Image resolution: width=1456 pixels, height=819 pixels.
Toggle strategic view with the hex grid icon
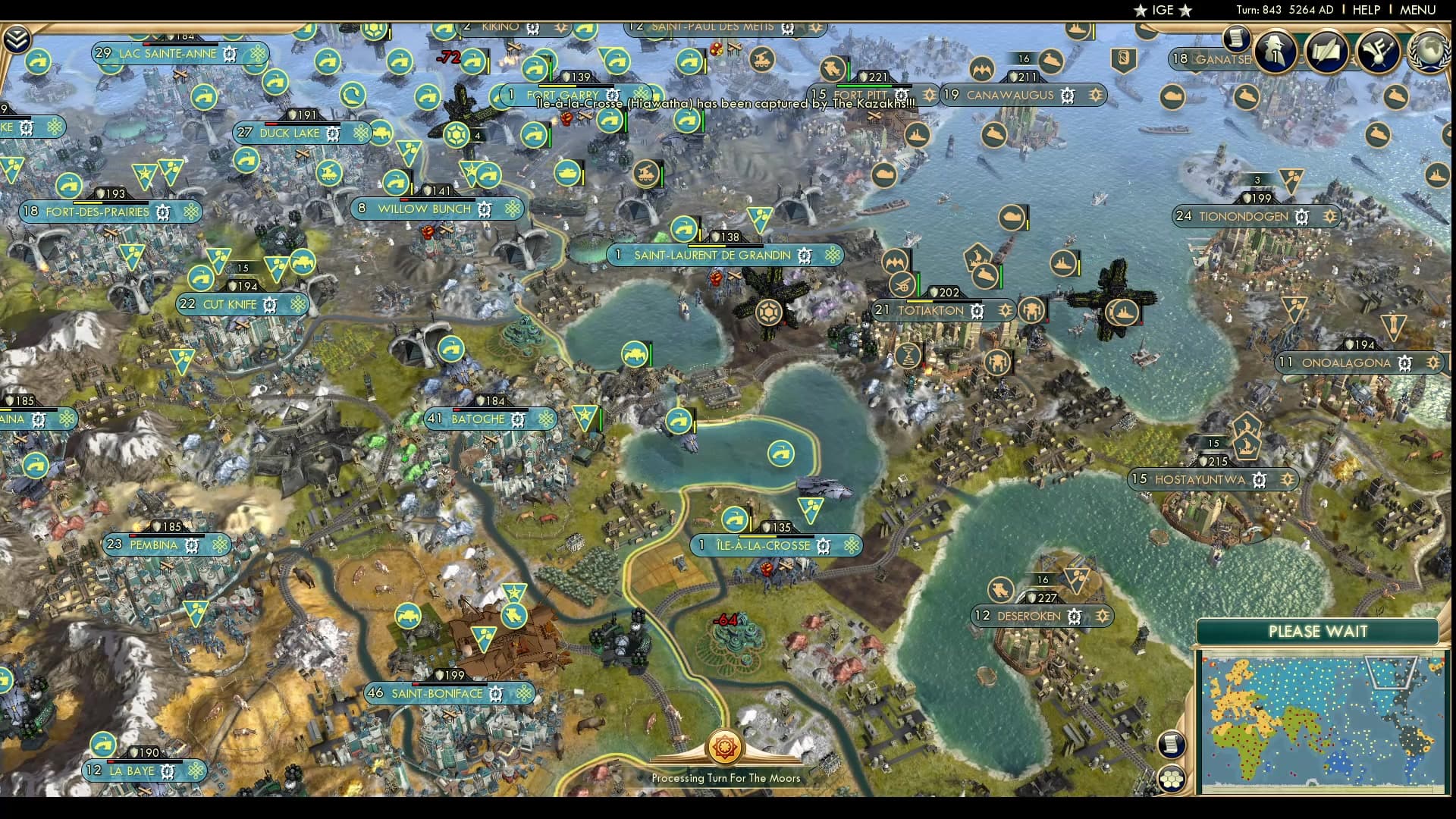pos(1172,780)
